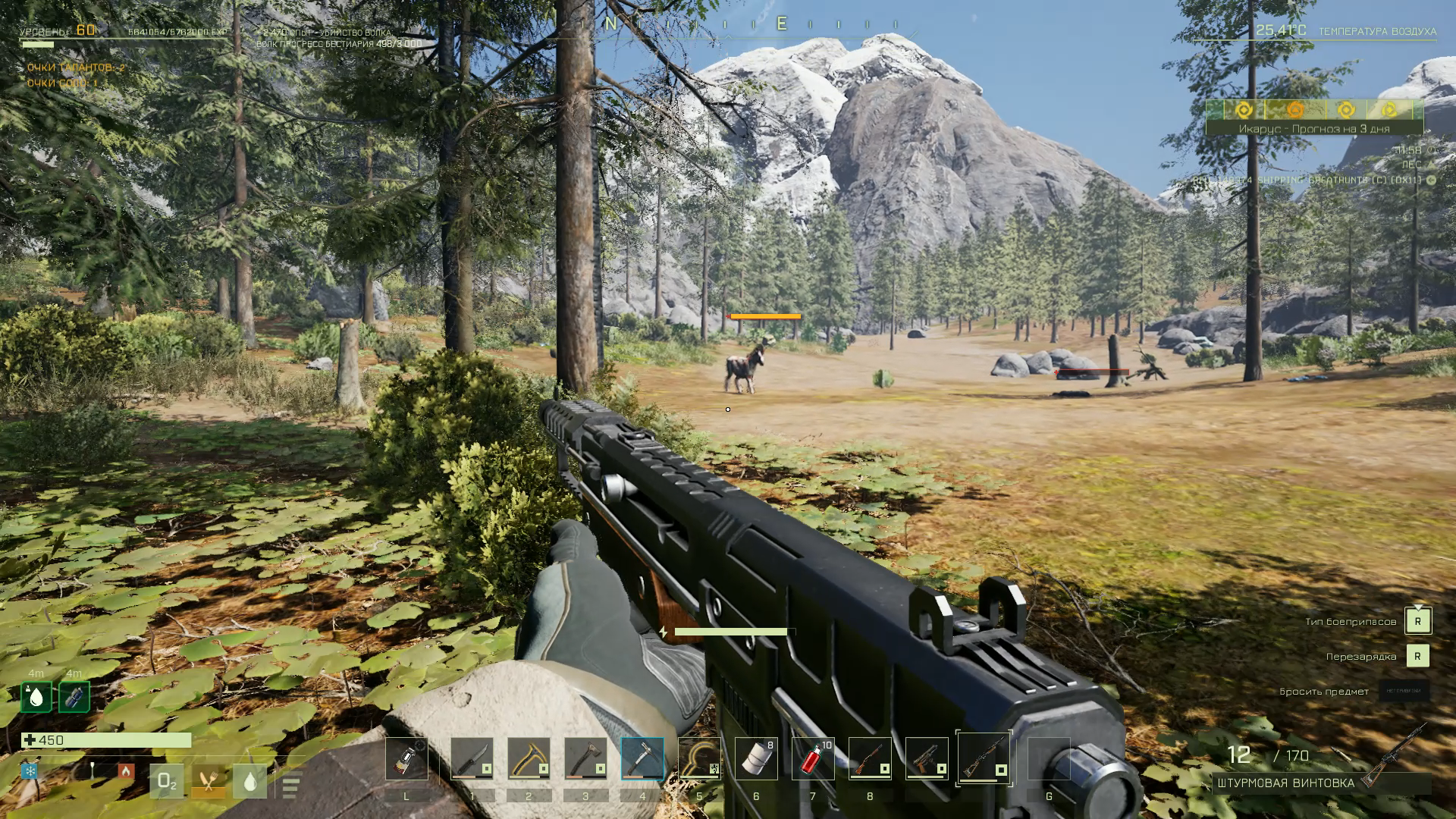Click the water drop buff icon

pyautogui.click(x=36, y=697)
